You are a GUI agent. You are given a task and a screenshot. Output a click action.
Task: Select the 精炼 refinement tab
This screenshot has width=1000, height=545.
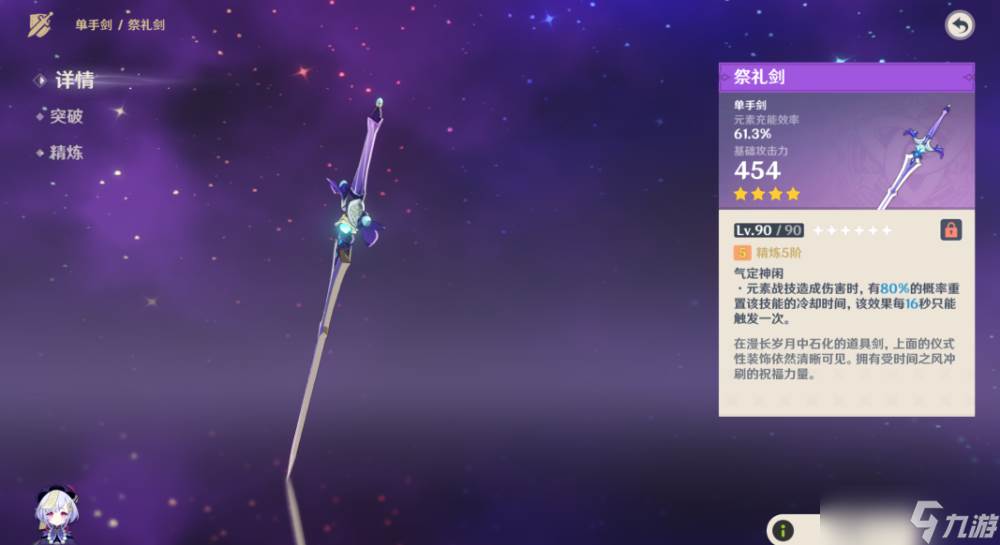[x=66, y=154]
